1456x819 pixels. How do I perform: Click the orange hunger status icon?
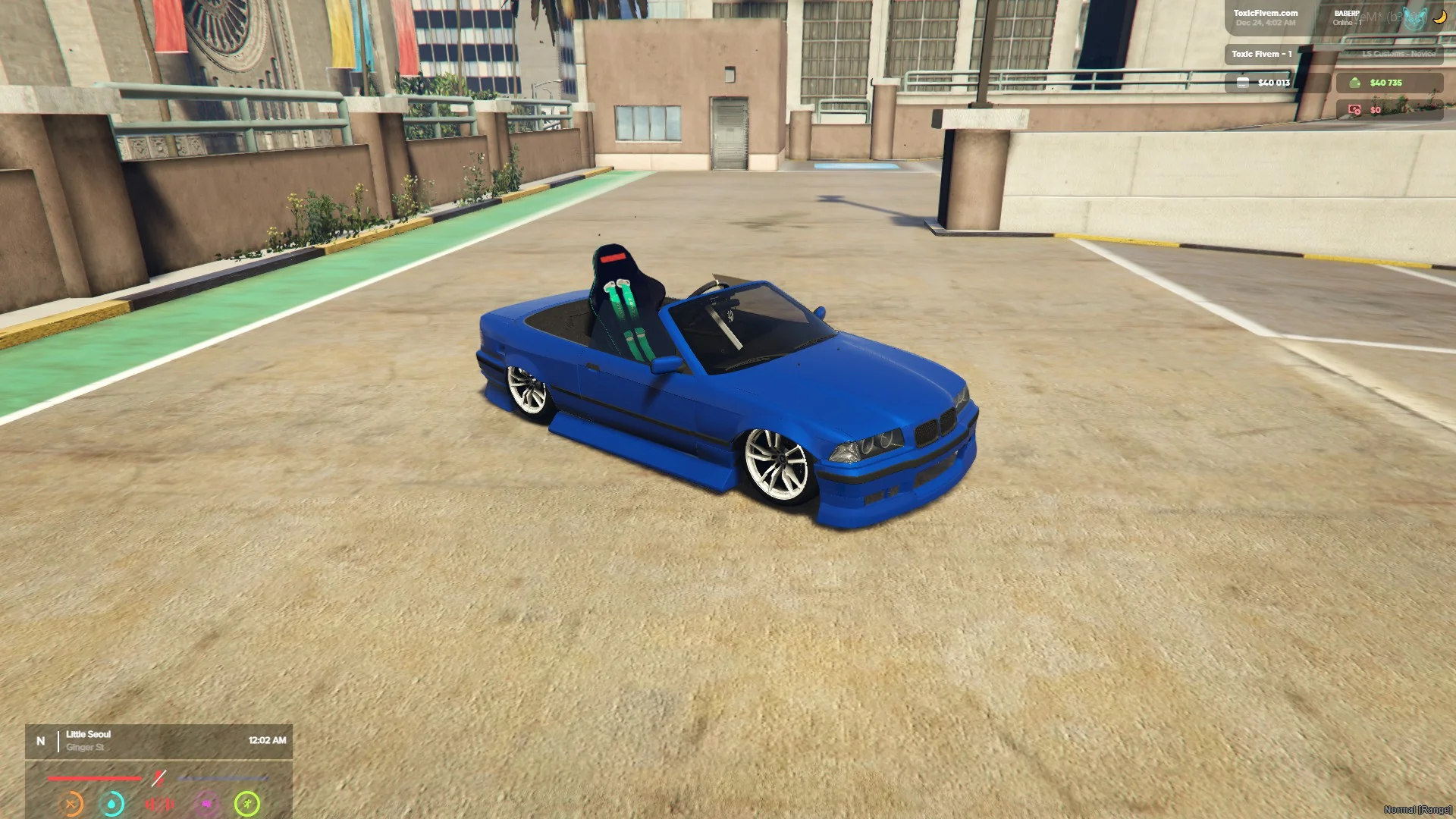(x=71, y=804)
